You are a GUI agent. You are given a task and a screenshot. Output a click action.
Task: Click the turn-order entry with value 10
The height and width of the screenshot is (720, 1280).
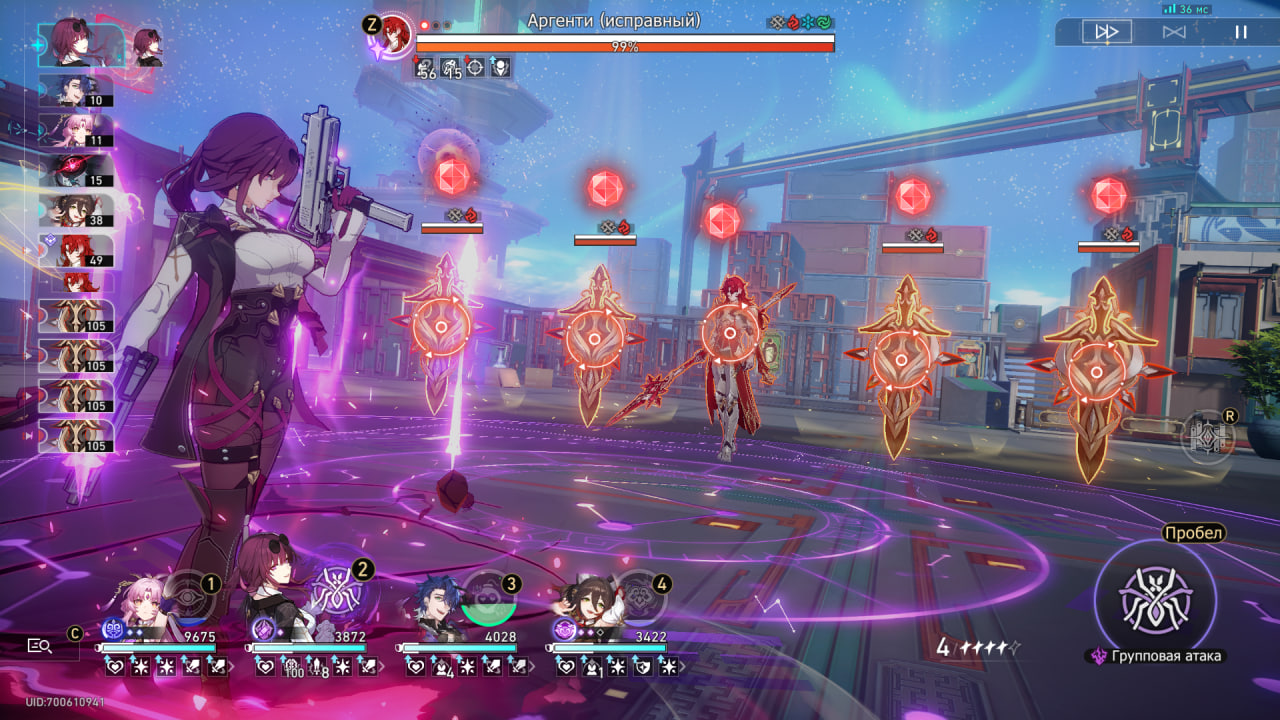coord(76,90)
